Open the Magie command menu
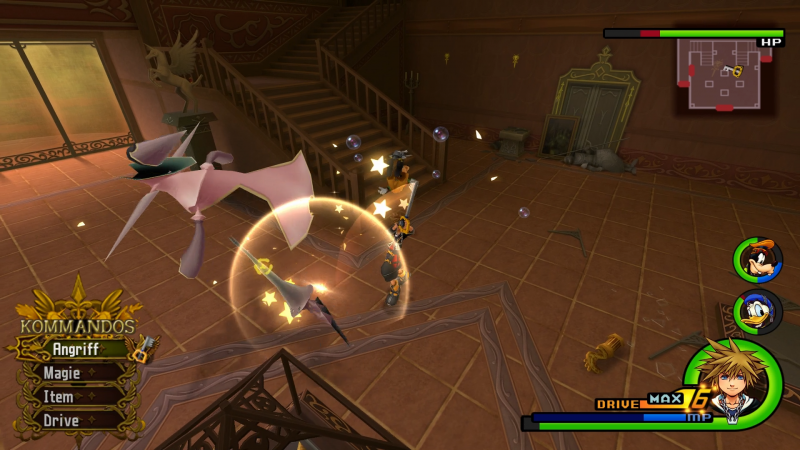 [x=68, y=373]
